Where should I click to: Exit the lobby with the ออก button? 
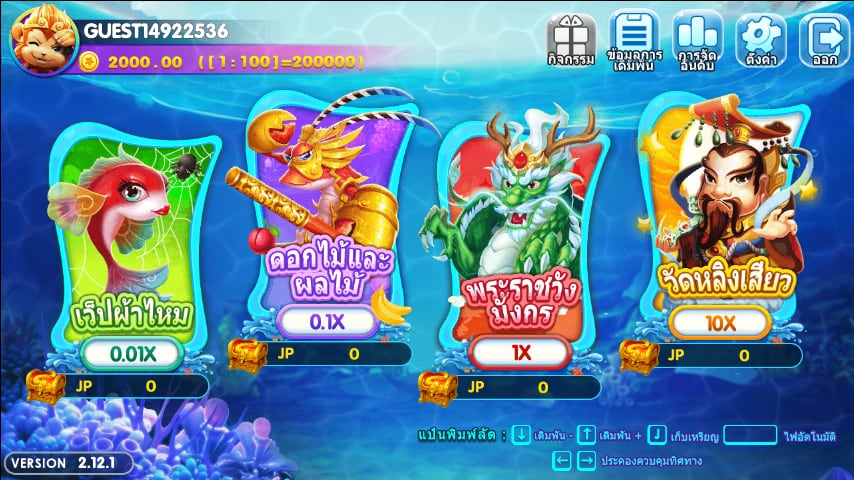[824, 39]
